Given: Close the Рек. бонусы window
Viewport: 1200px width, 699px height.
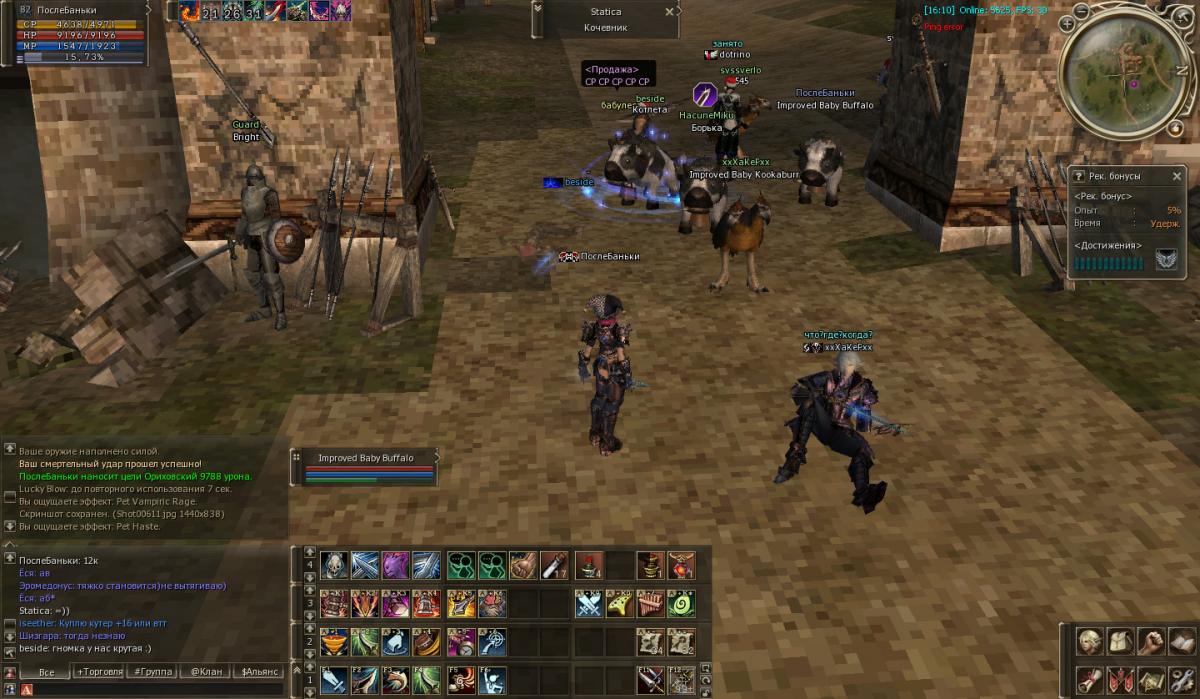Looking at the screenshot, I should coord(1179,176).
